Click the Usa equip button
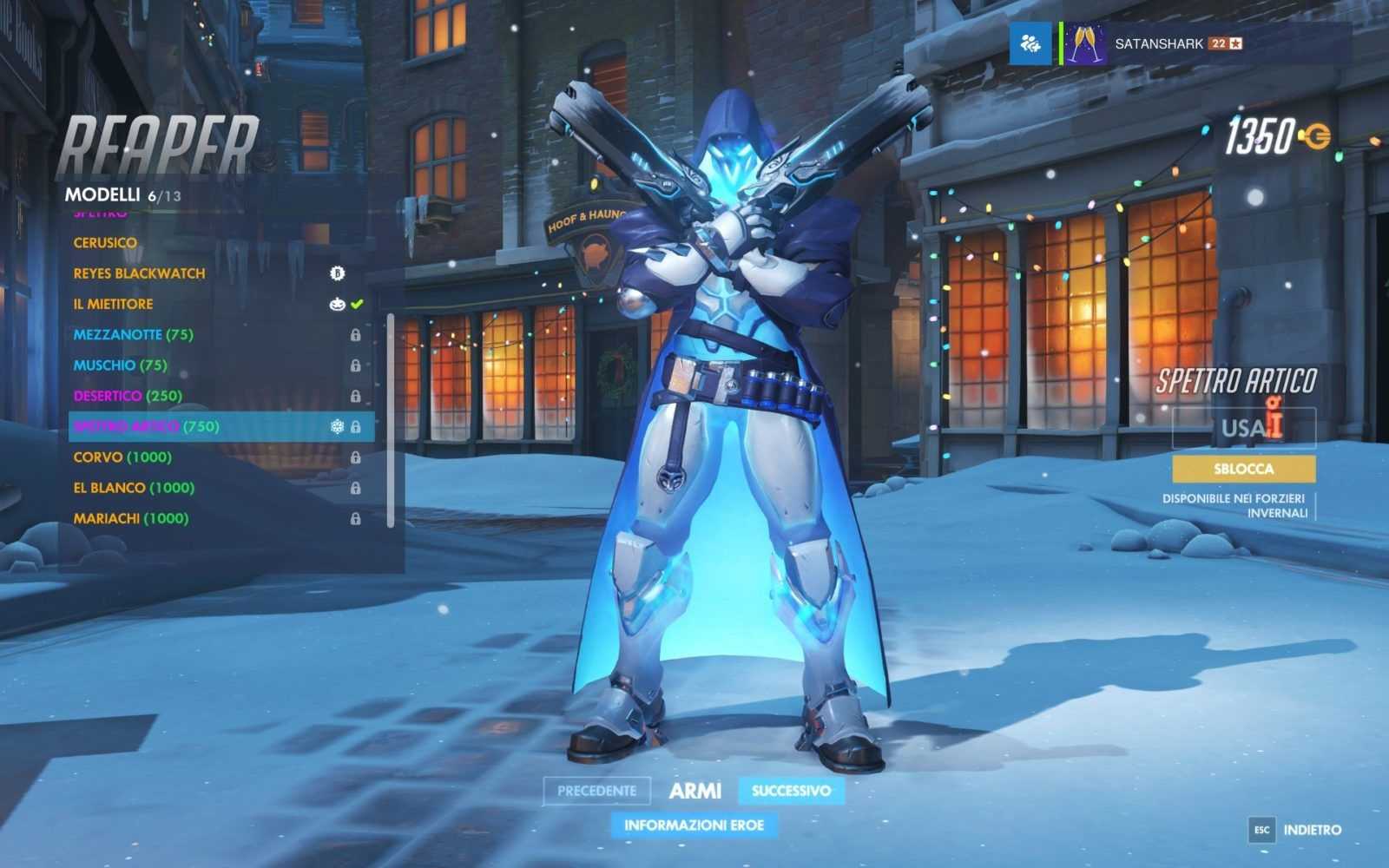 1243,428
